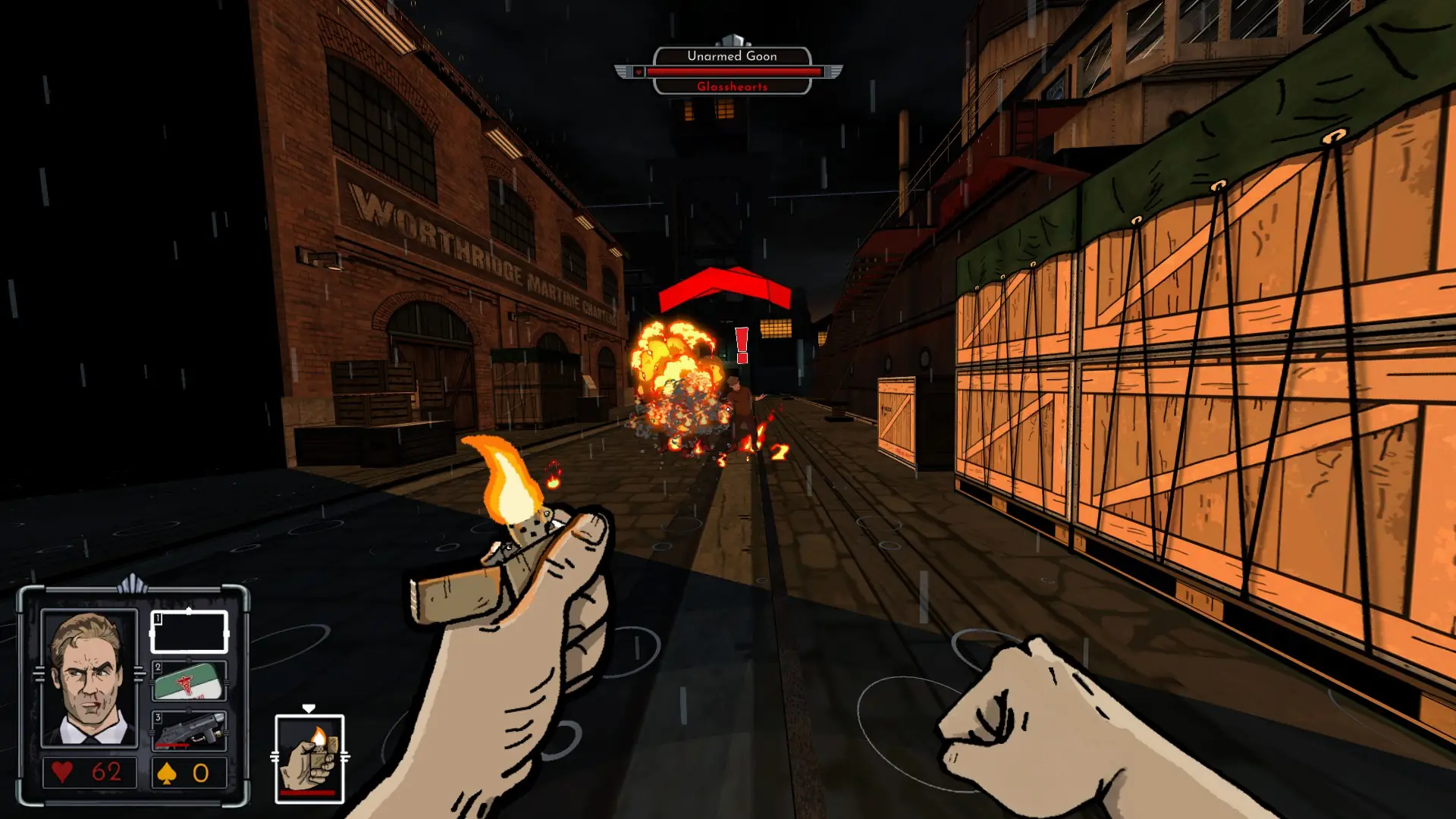Select the empty weapon slot numbered 1
This screenshot has height=819, width=1456.
point(189,632)
